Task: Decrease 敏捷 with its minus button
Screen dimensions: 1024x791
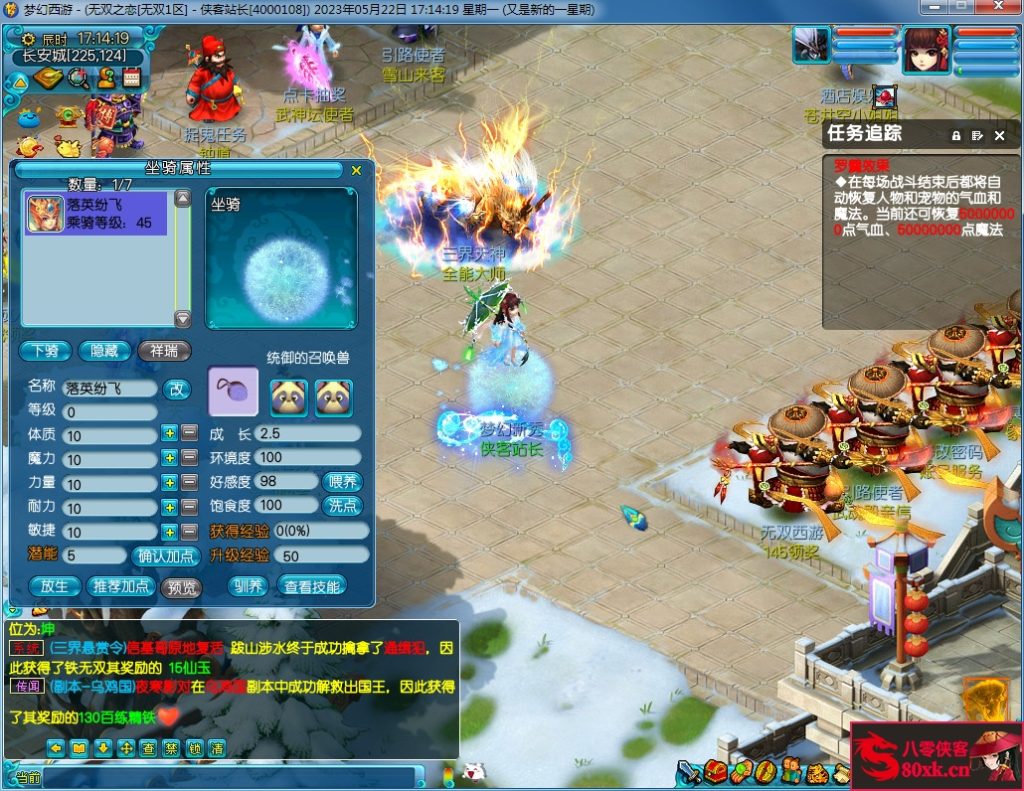Action: click(x=189, y=532)
